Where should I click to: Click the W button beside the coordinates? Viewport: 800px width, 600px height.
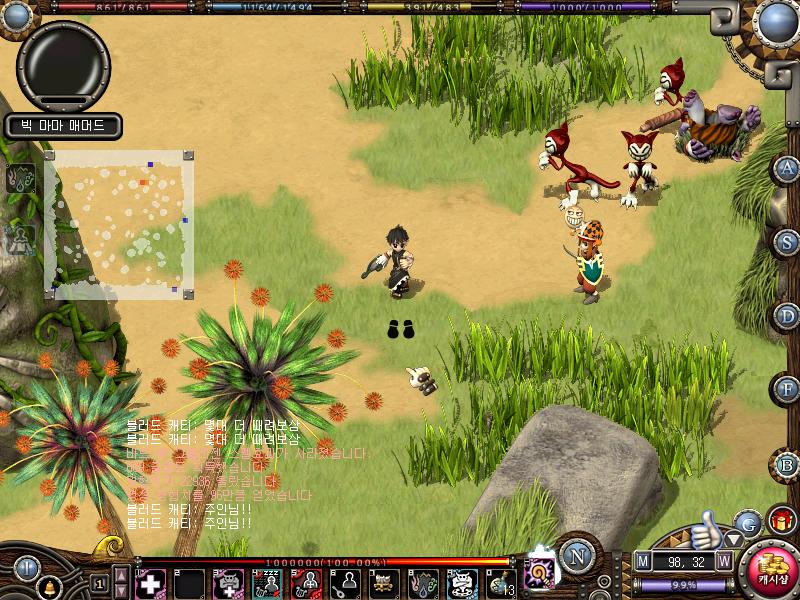coord(723,561)
